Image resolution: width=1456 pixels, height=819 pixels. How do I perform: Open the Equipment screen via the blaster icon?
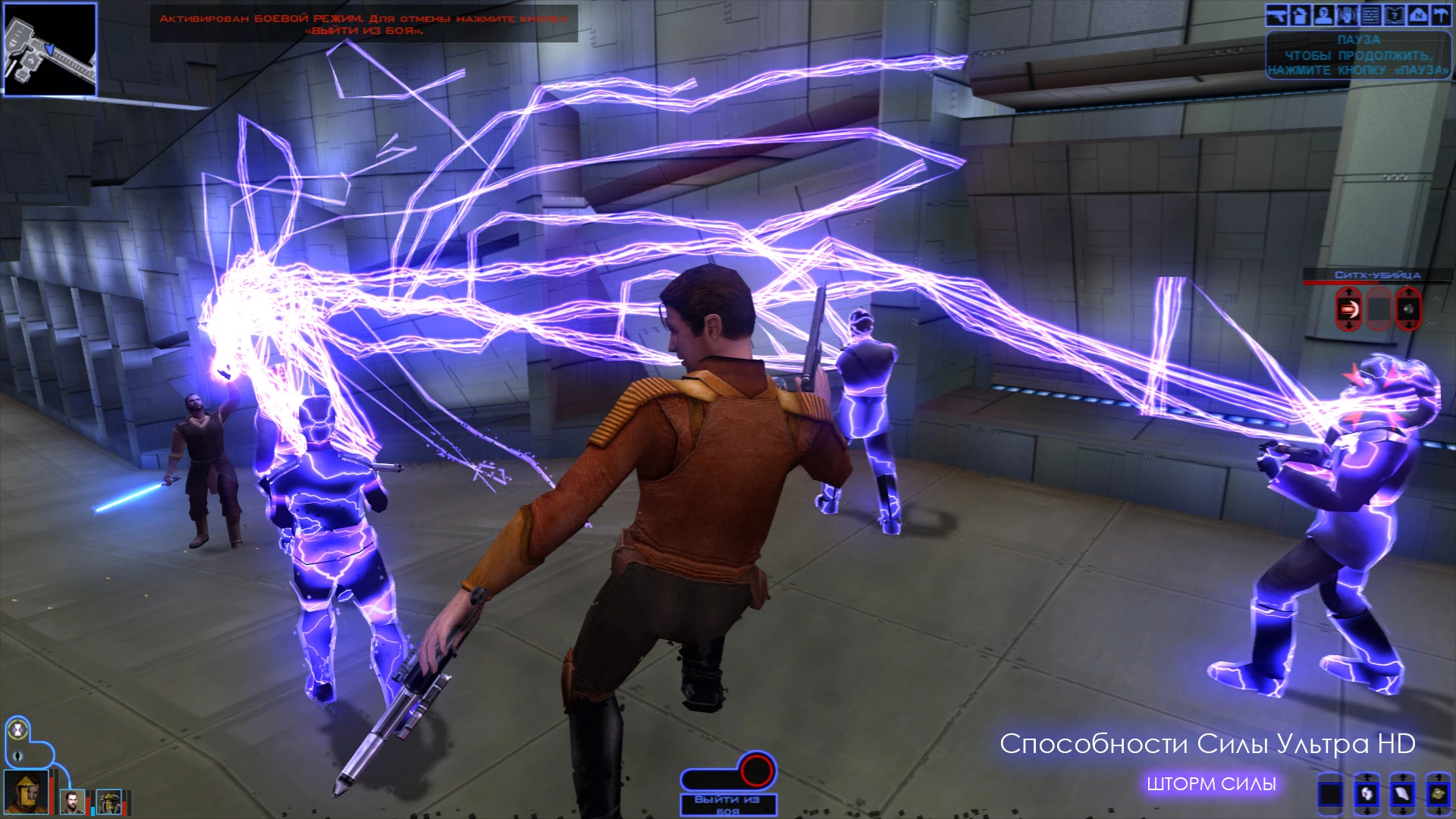point(1277,14)
